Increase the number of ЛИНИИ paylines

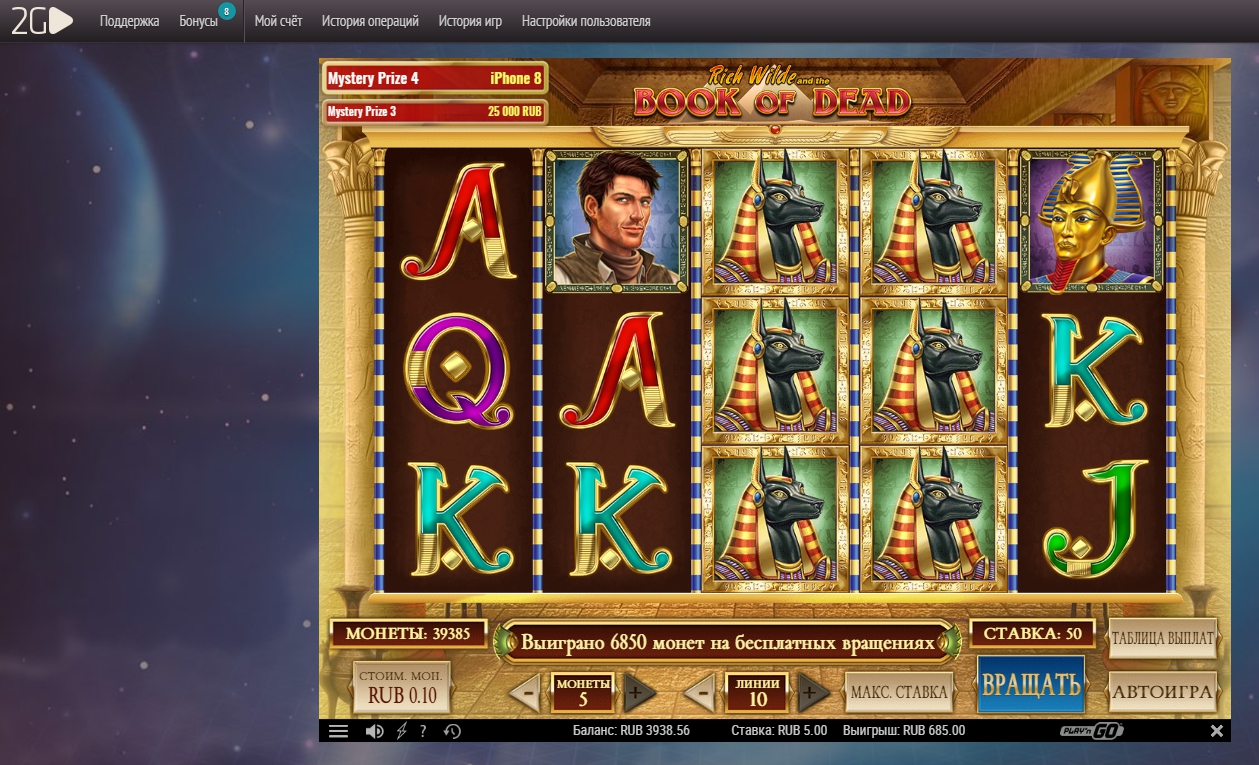(814, 691)
